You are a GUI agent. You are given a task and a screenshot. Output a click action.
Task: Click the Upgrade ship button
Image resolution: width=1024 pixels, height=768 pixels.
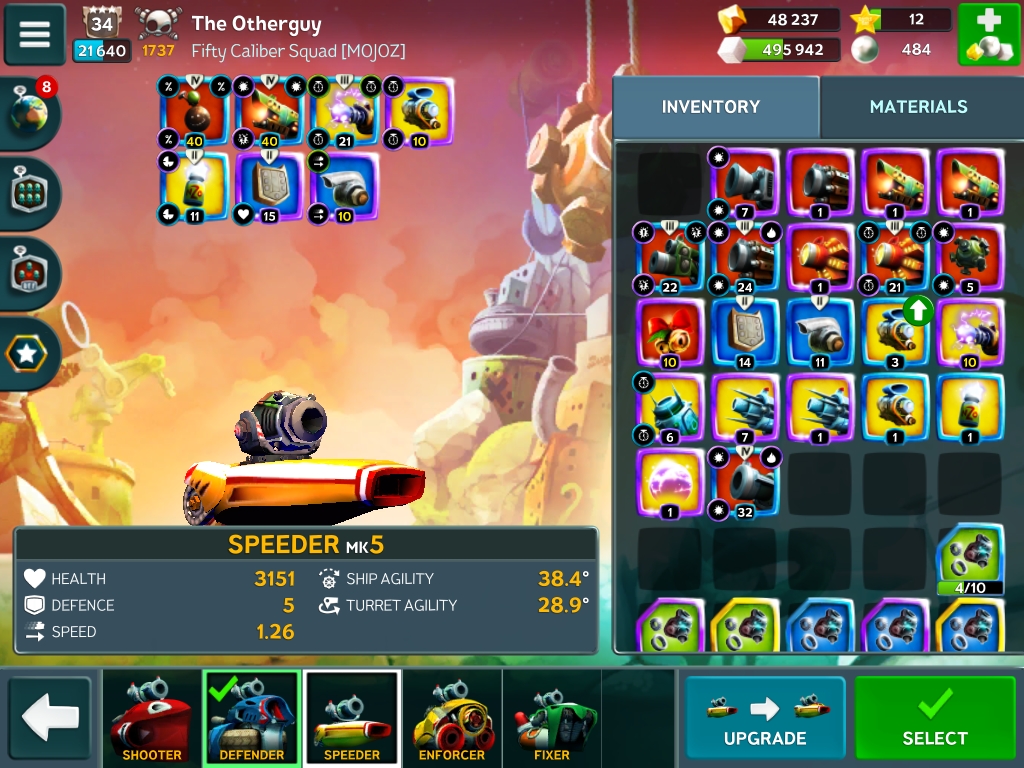765,717
